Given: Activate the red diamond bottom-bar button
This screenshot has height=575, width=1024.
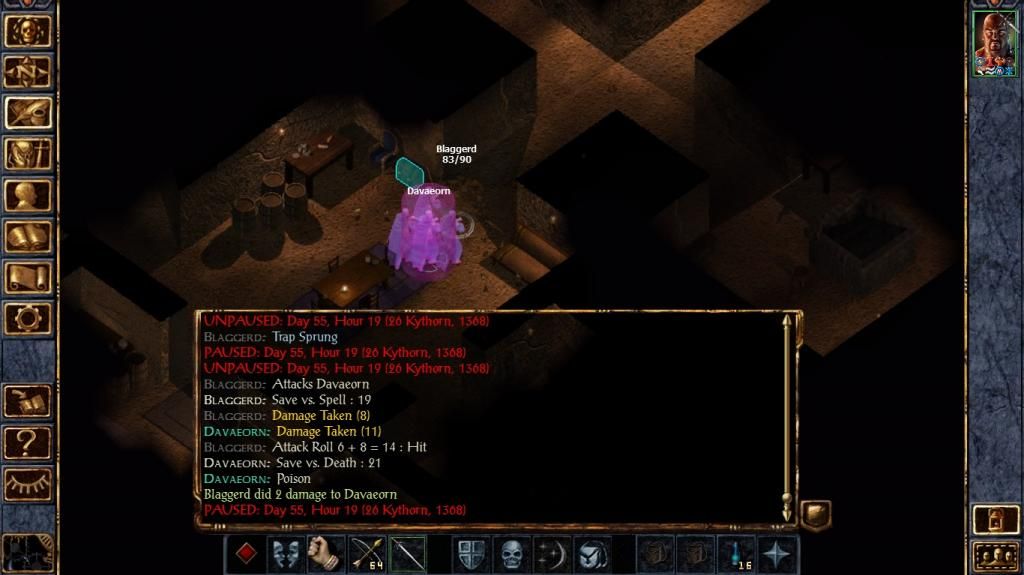Looking at the screenshot, I should coord(245,554).
